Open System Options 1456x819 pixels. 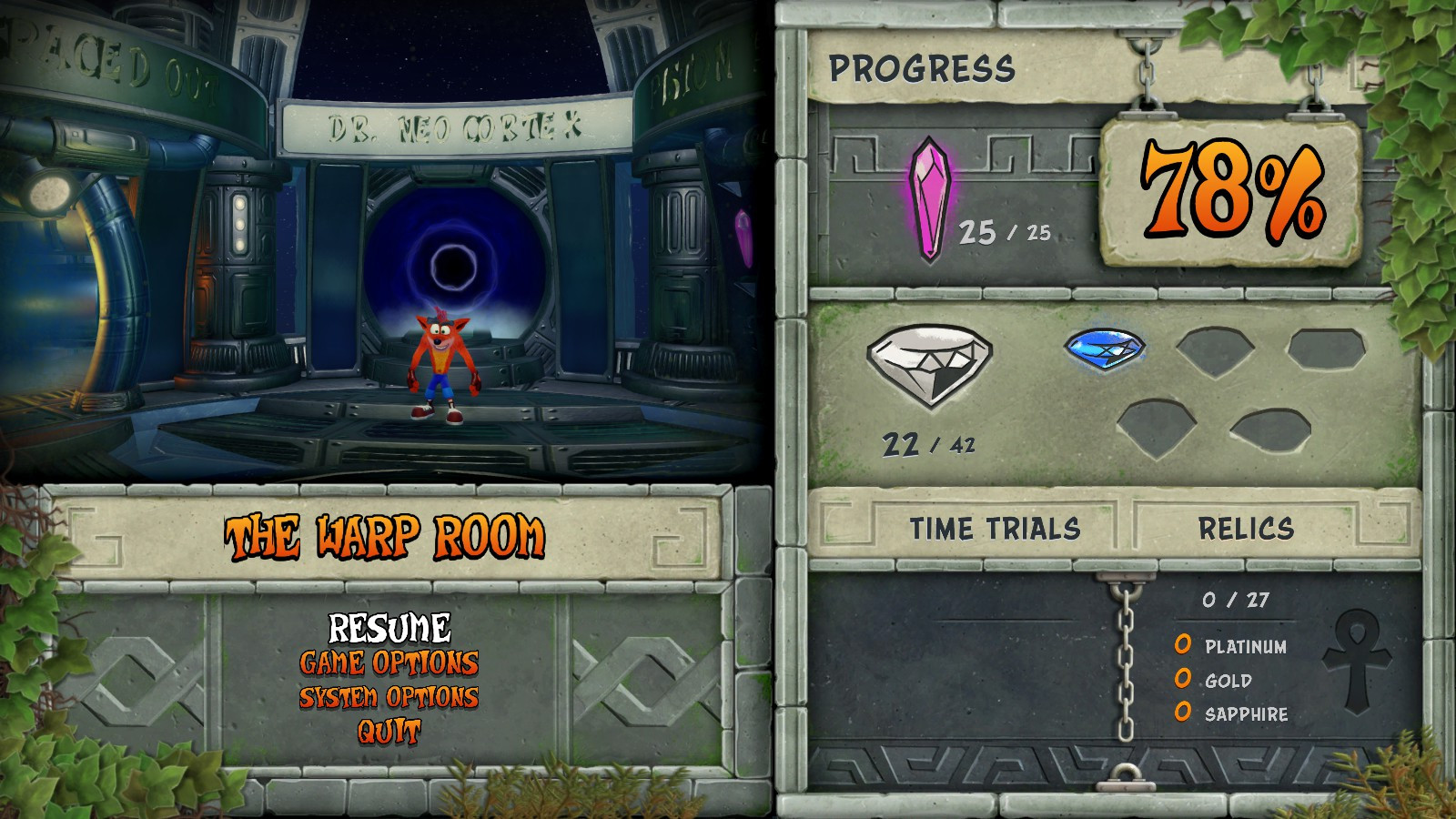pyautogui.click(x=389, y=699)
